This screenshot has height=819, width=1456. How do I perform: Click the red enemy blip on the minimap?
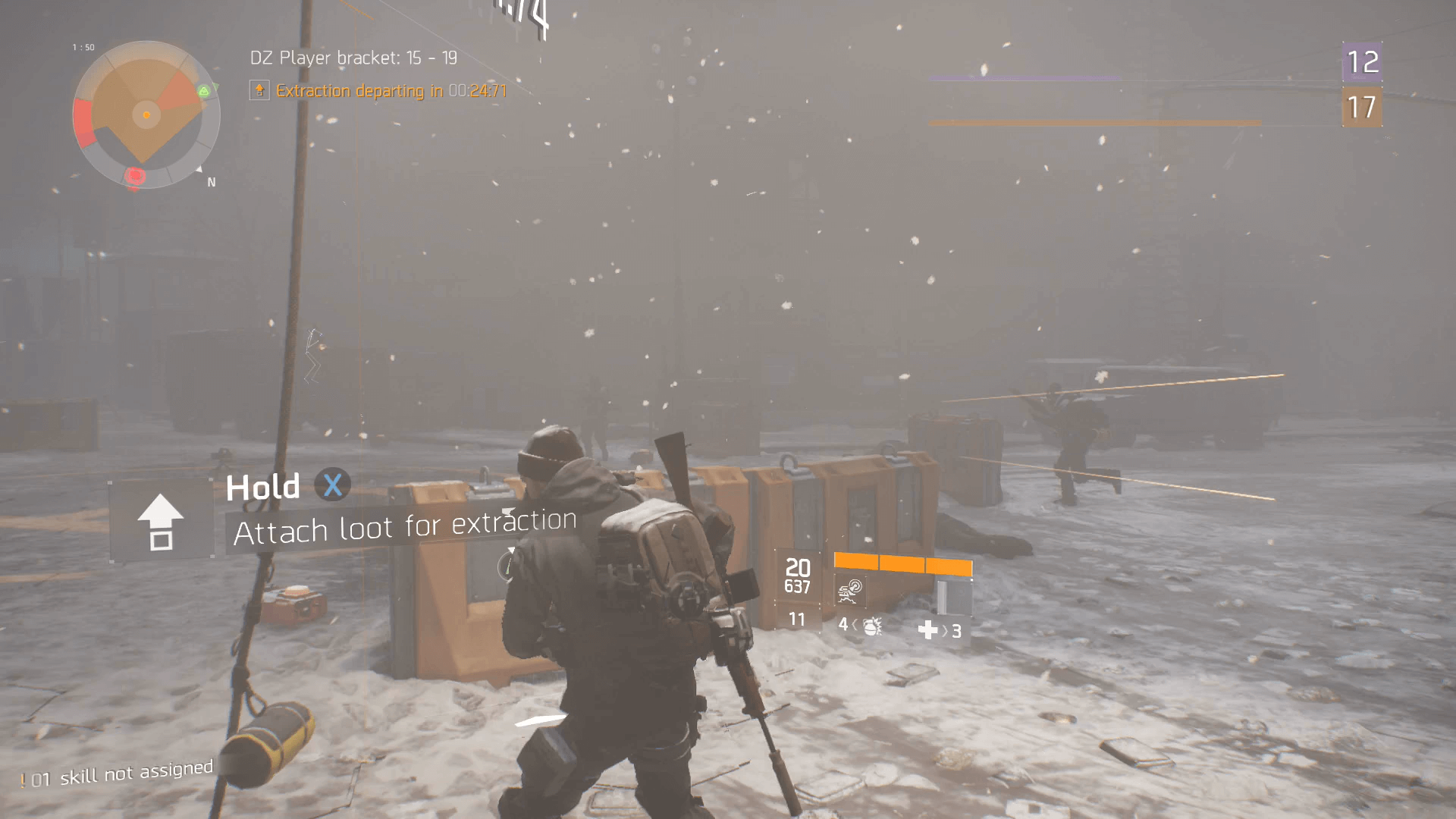tap(135, 175)
